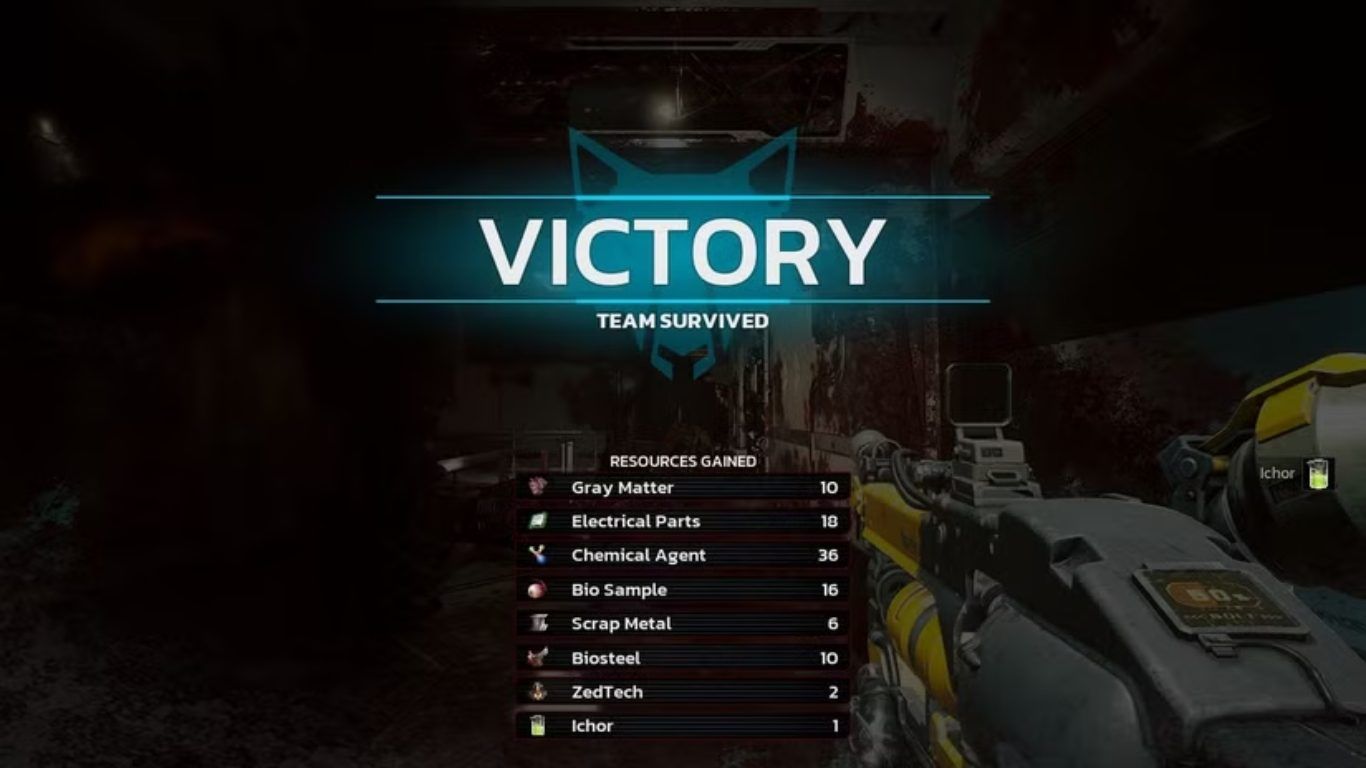Viewport: 1366px width, 768px height.
Task: Select the Gray Matter resource row
Action: (x=683, y=488)
